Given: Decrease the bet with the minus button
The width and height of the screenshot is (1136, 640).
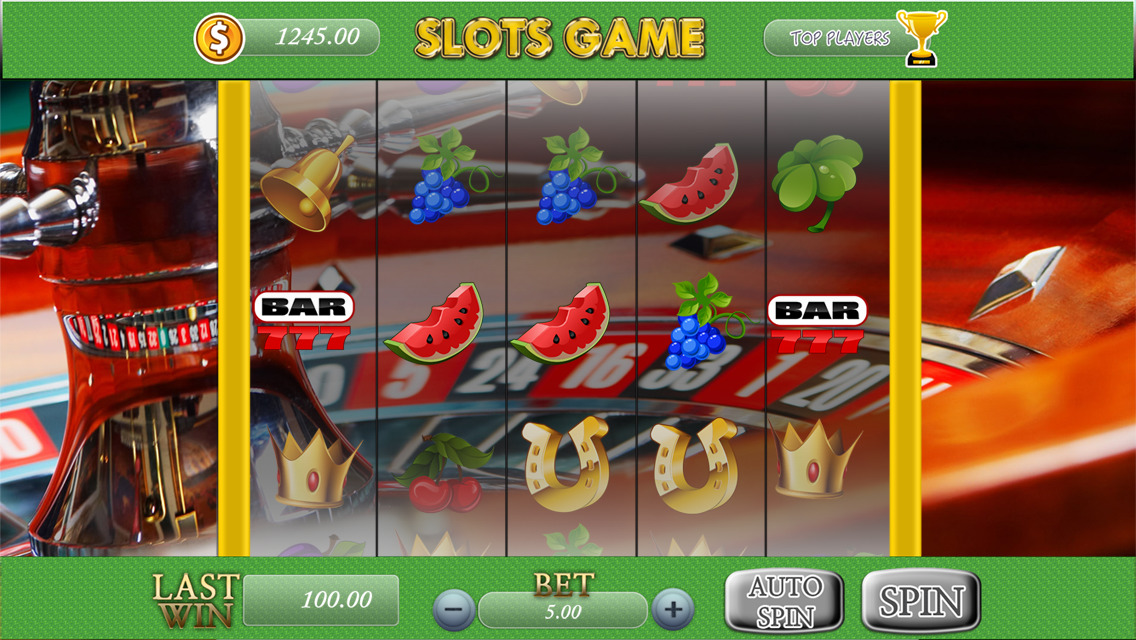Looking at the screenshot, I should coord(454,608).
